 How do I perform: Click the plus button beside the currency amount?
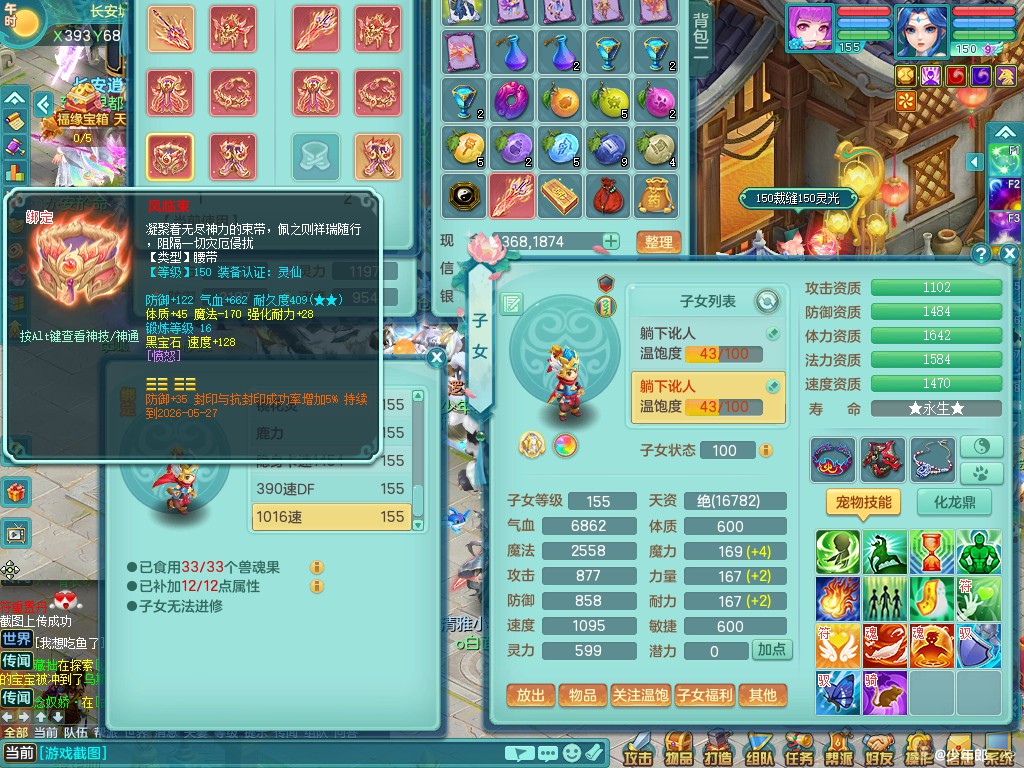[x=611, y=241]
